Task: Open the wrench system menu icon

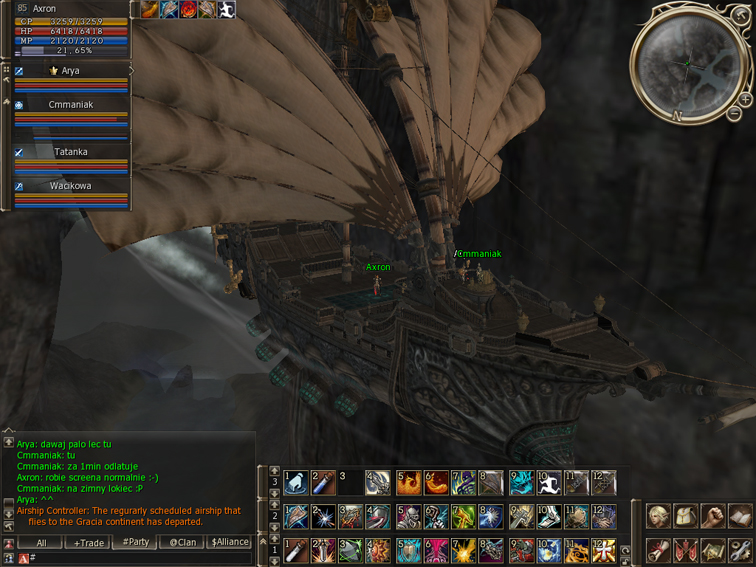Action: click(x=740, y=549)
